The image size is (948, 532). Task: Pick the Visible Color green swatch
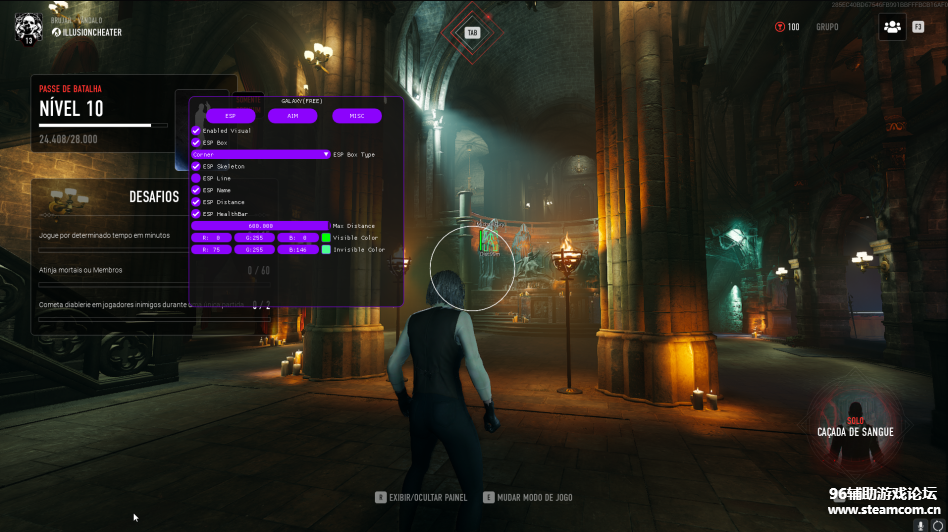coord(326,238)
